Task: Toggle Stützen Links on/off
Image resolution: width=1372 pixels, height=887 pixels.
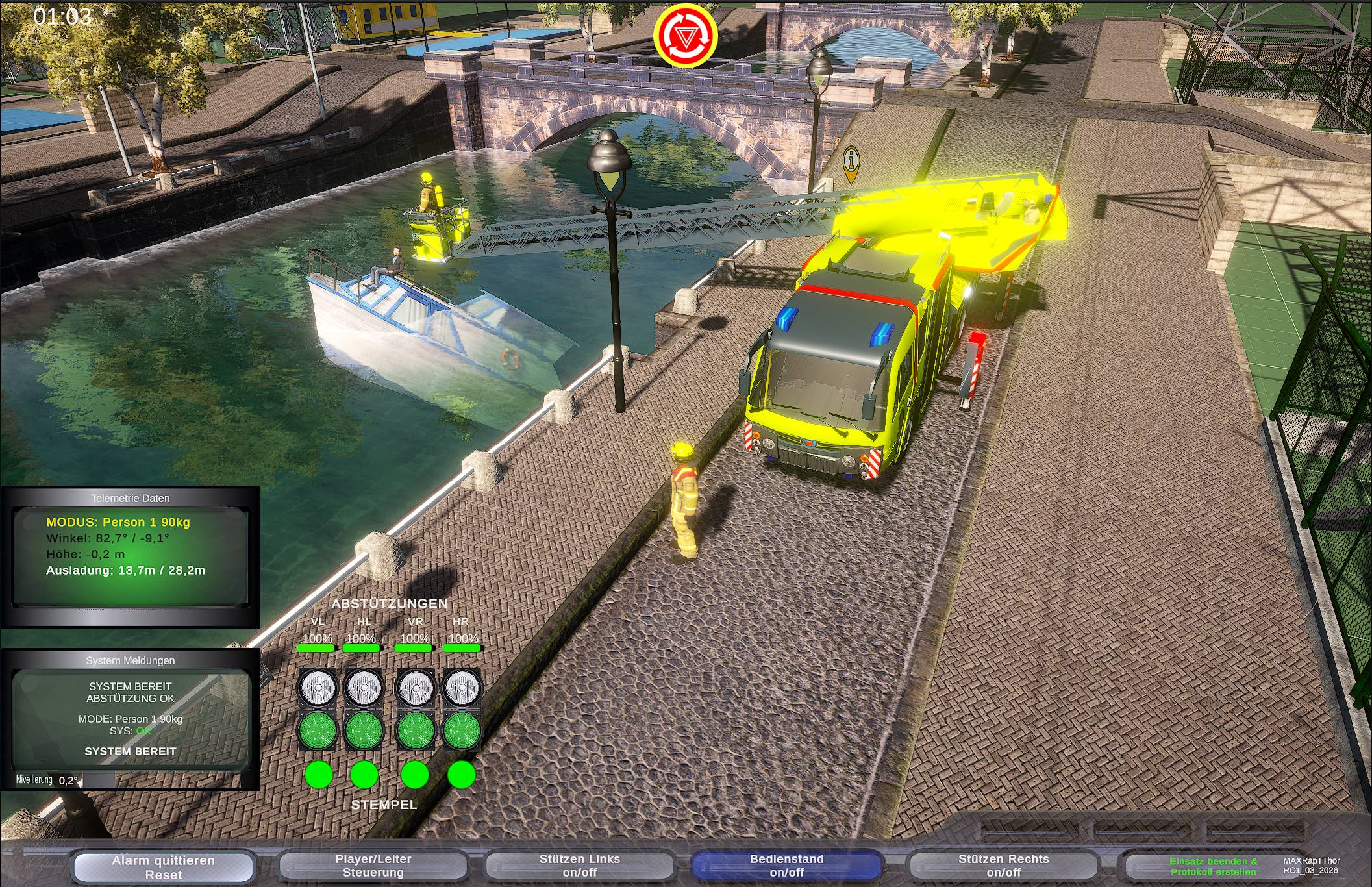Action: point(580,866)
